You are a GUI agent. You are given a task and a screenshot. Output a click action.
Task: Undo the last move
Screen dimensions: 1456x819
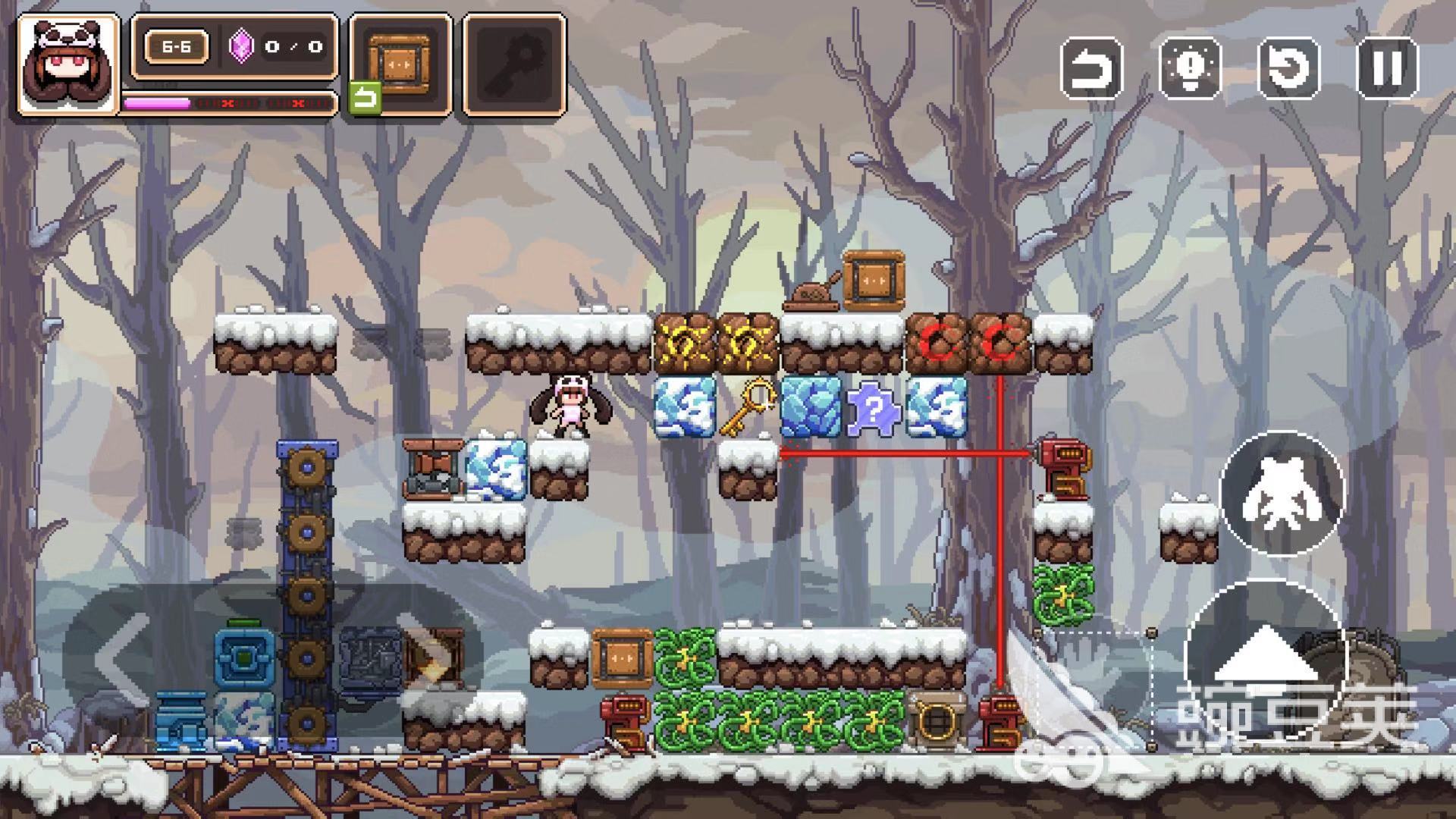(1091, 67)
